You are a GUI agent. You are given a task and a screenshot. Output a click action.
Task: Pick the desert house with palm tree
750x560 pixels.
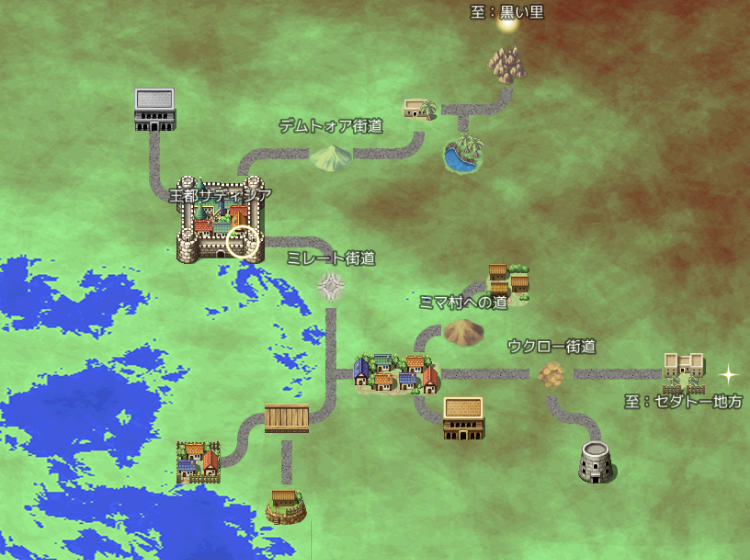point(420,108)
